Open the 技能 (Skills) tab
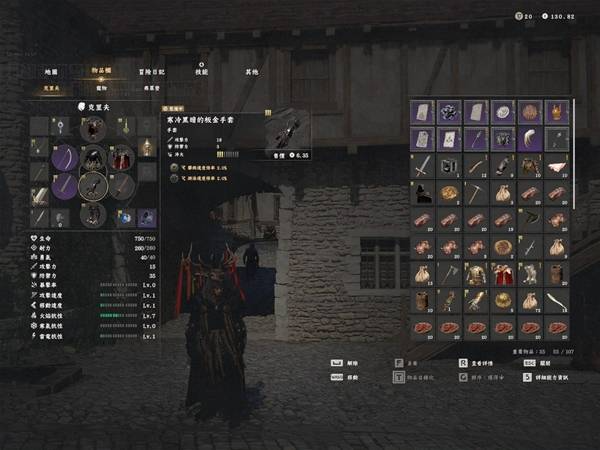600x450 pixels. click(202, 72)
